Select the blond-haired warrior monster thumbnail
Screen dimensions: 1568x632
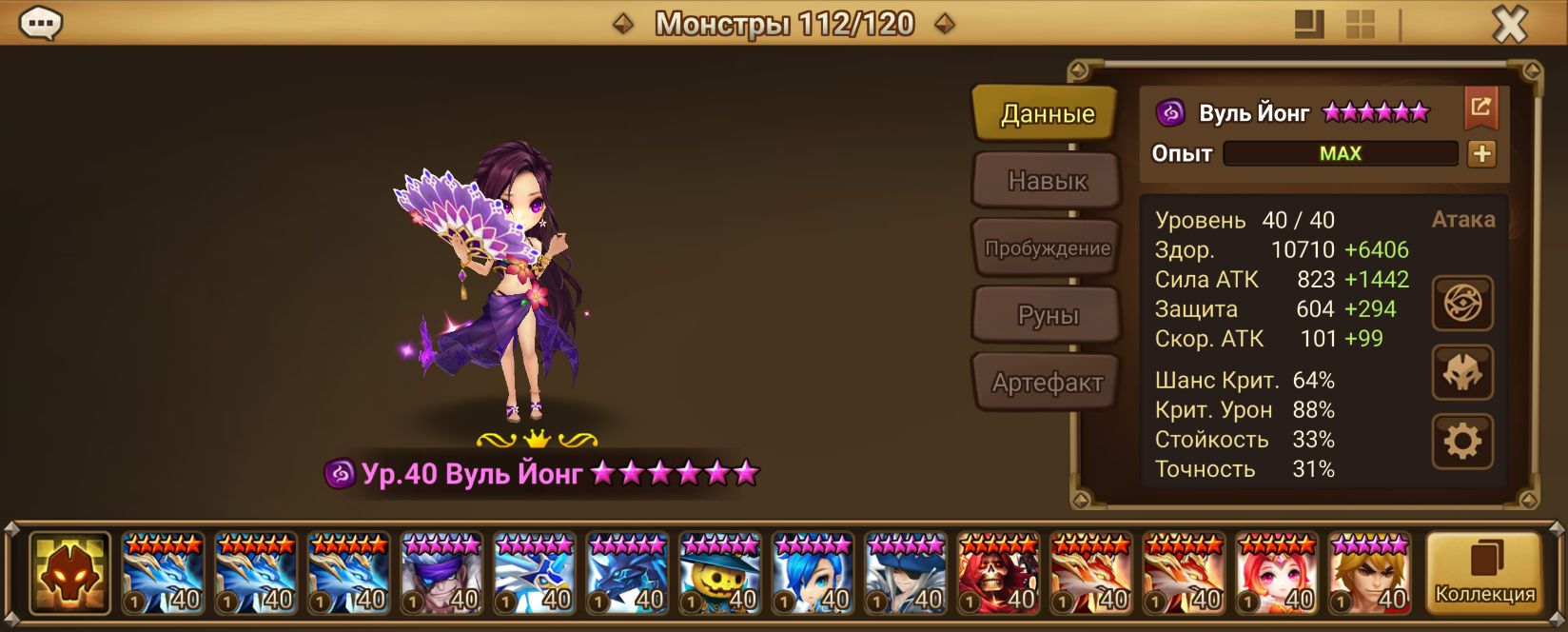[1369, 573]
